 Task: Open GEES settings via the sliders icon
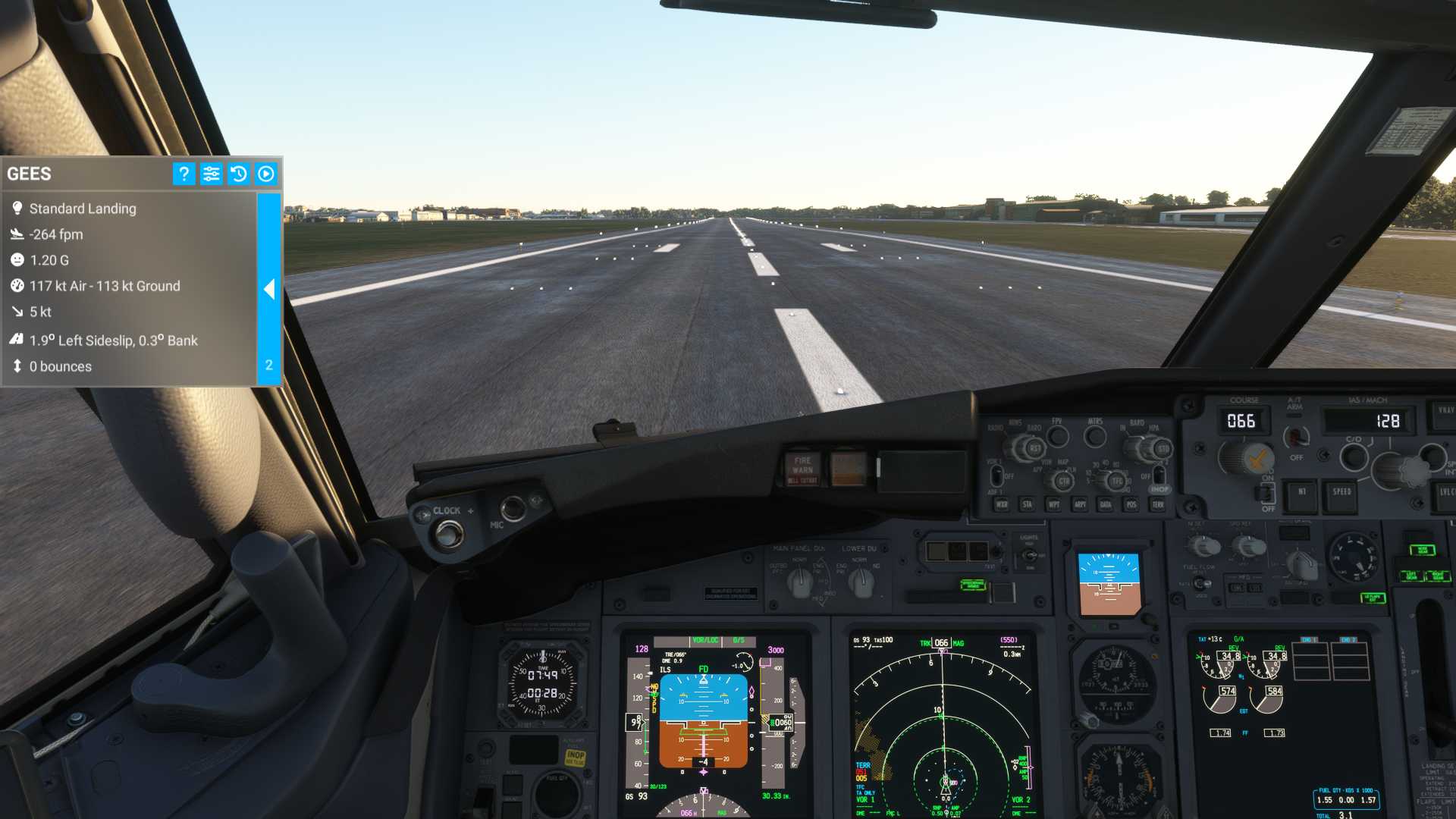pos(211,174)
